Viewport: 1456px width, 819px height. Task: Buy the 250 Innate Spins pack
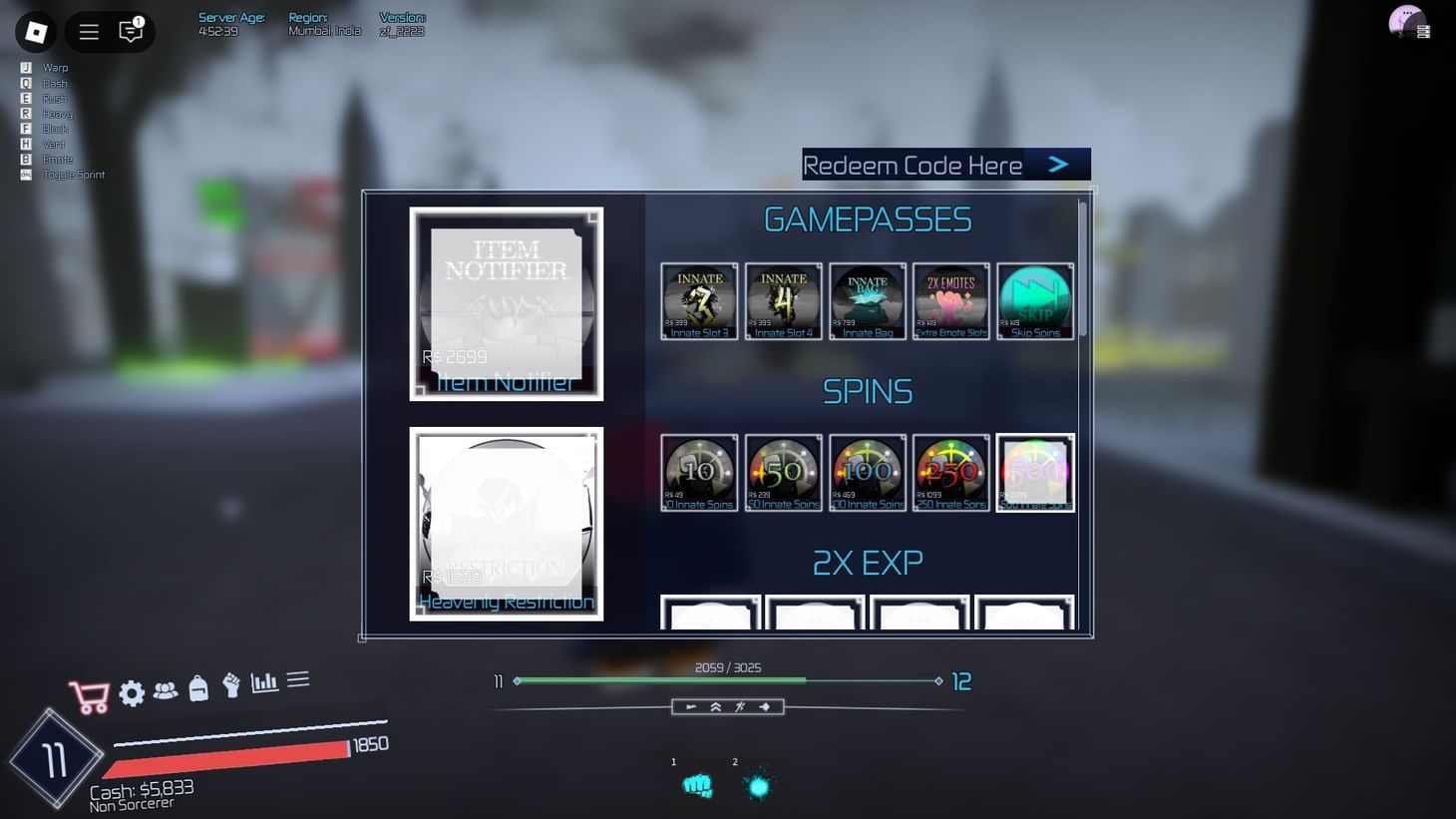(949, 471)
